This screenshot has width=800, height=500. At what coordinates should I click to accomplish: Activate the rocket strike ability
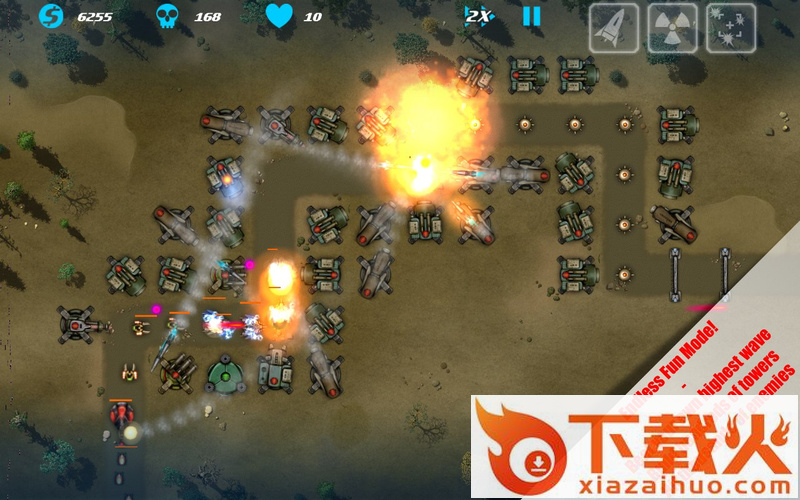[613, 27]
